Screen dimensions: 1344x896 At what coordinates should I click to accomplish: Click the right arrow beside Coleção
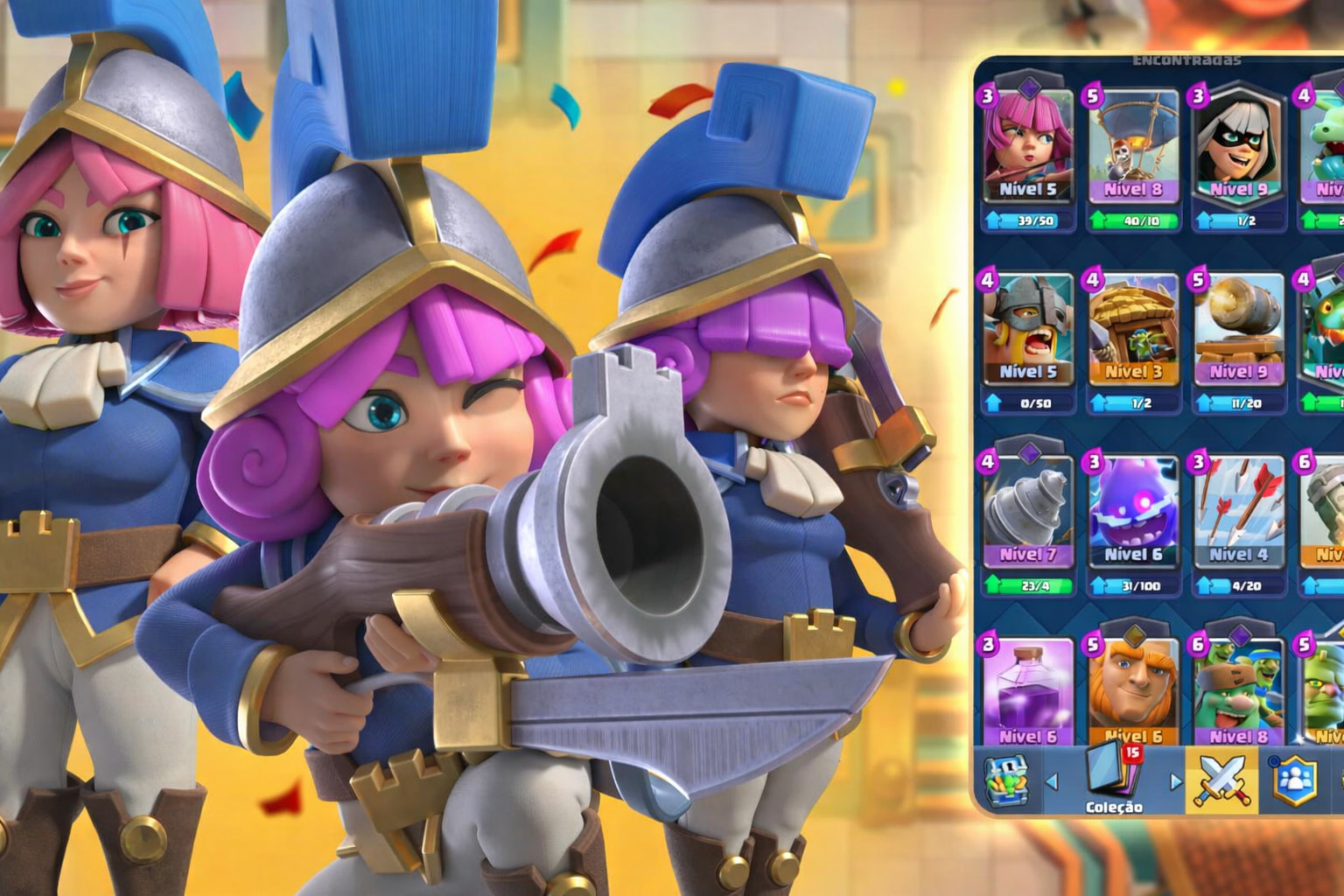tap(1175, 781)
